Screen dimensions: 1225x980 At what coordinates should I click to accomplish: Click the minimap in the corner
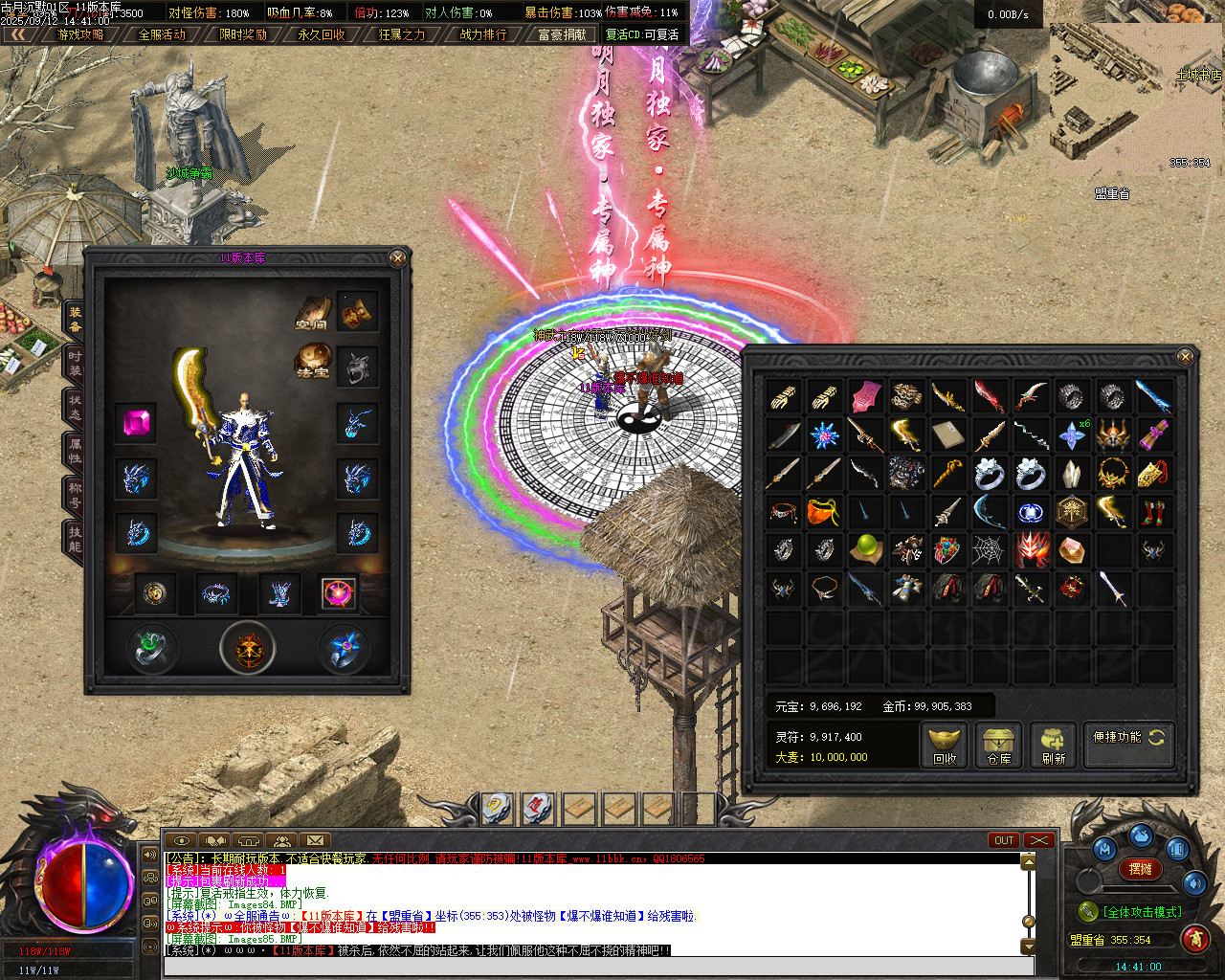pyautogui.click(x=1136, y=99)
